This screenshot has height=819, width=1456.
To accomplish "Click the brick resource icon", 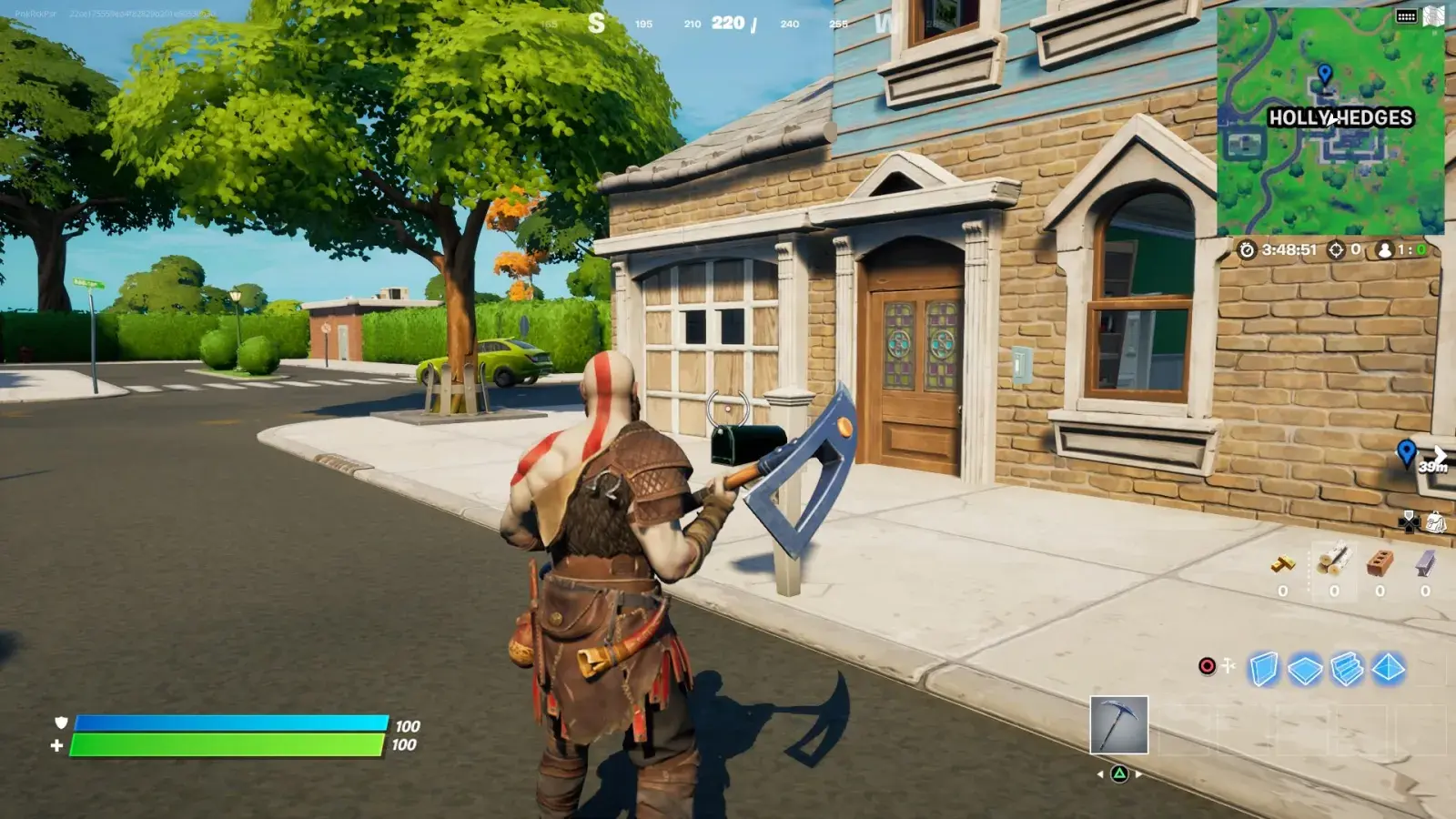I will point(1379,561).
